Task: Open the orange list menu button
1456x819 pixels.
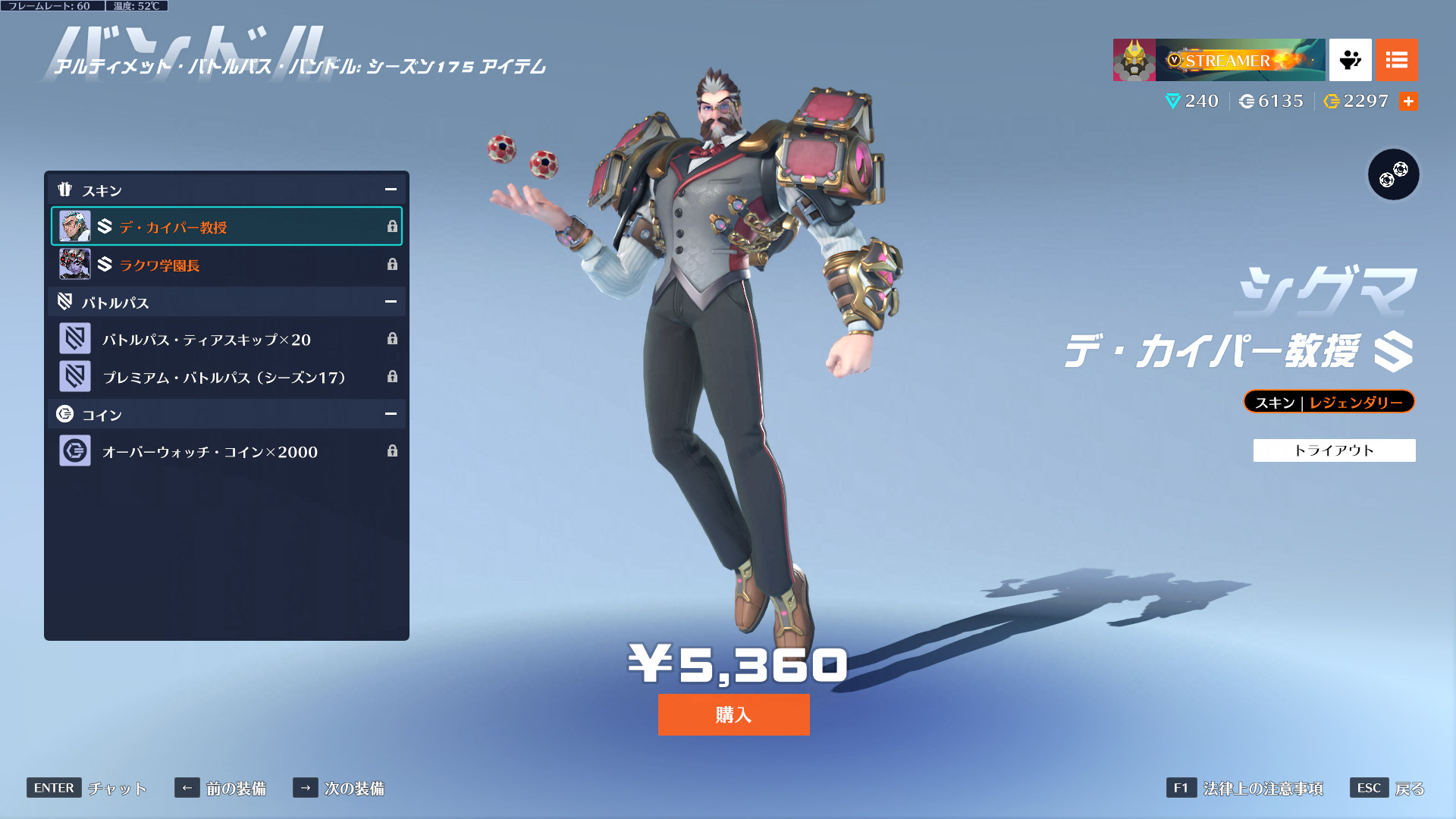Action: [x=1396, y=60]
